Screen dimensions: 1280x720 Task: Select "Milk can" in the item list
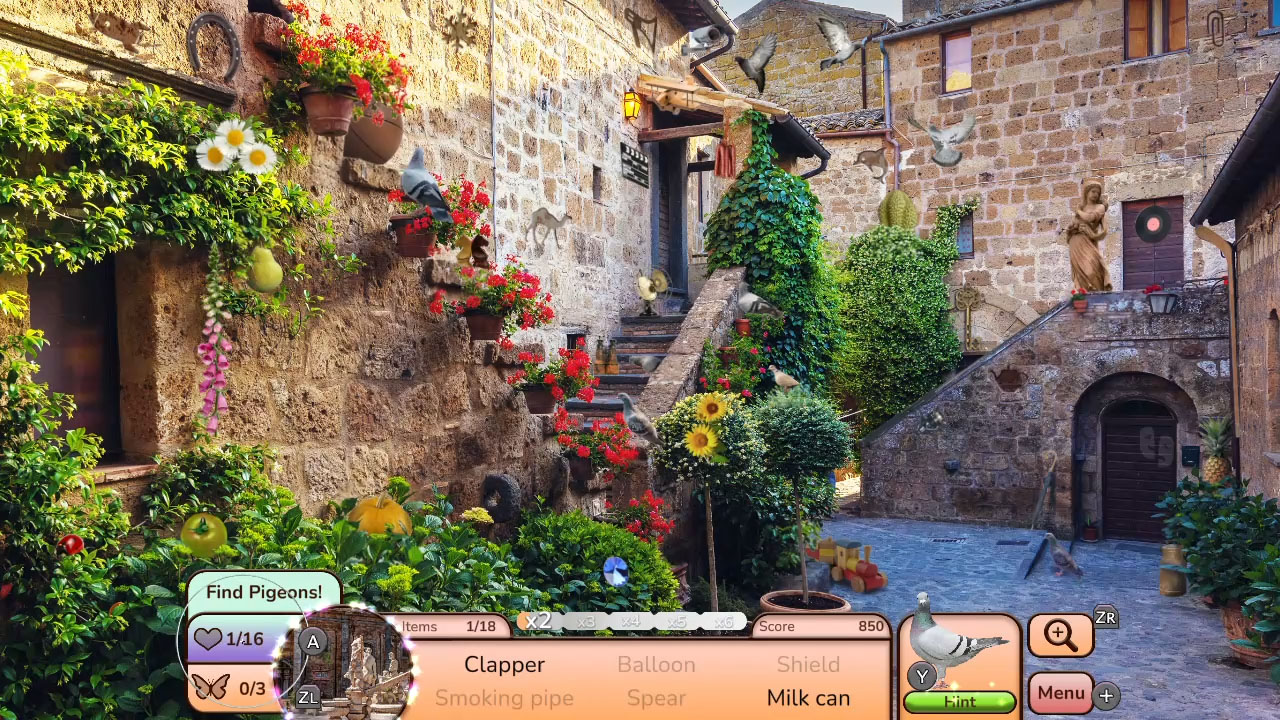[x=808, y=698]
